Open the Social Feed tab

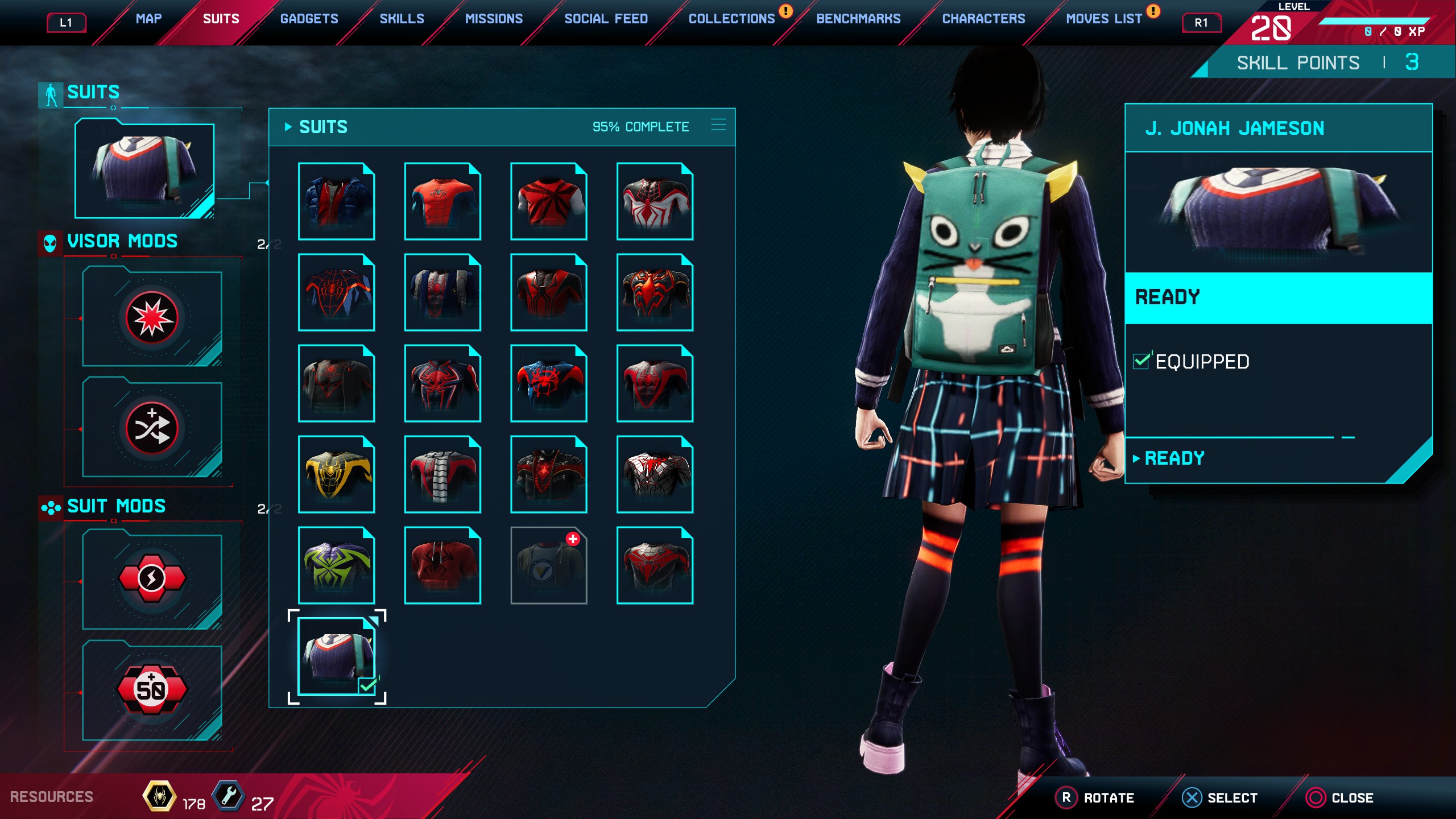606,19
